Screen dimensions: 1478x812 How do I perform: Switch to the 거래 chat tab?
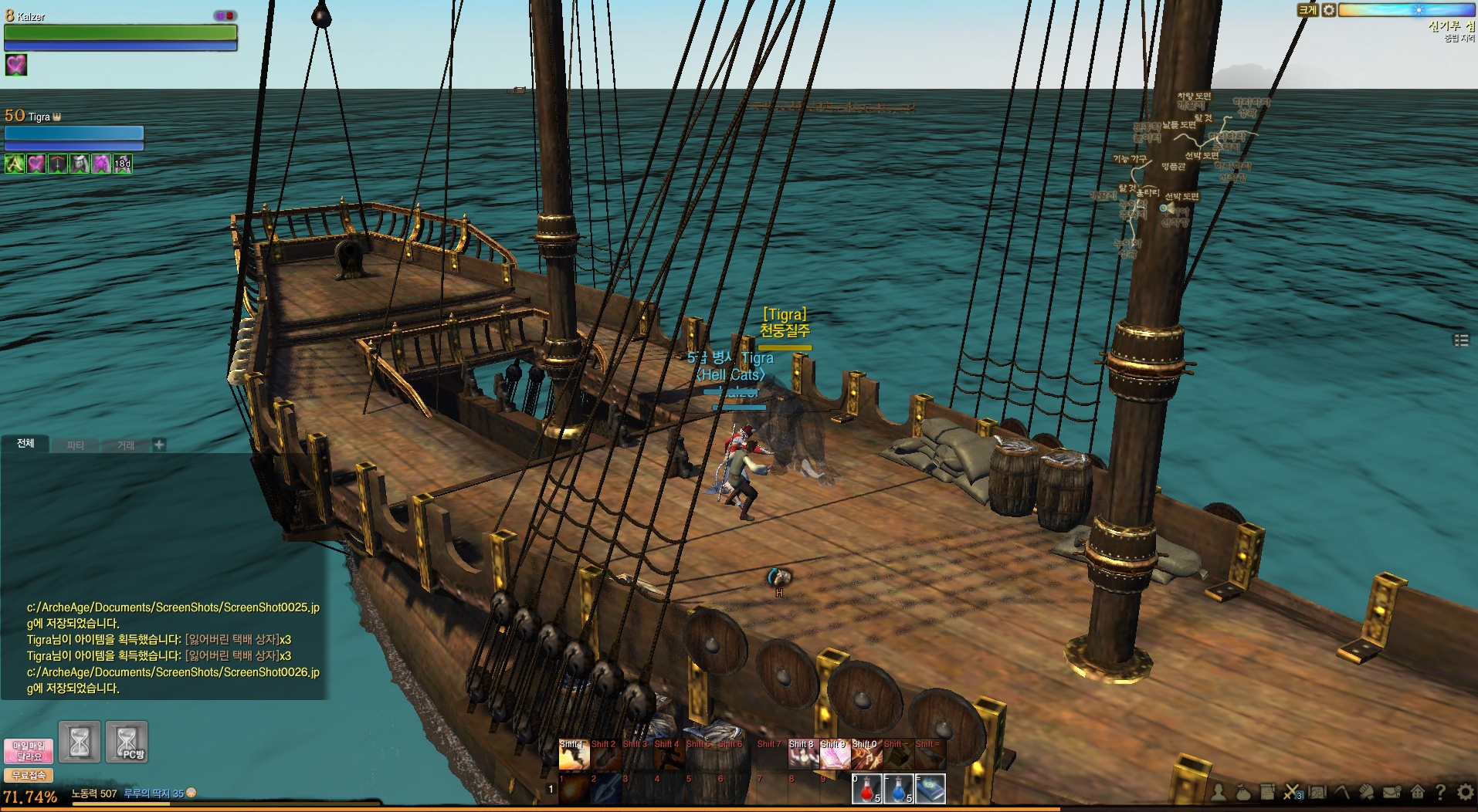click(125, 445)
